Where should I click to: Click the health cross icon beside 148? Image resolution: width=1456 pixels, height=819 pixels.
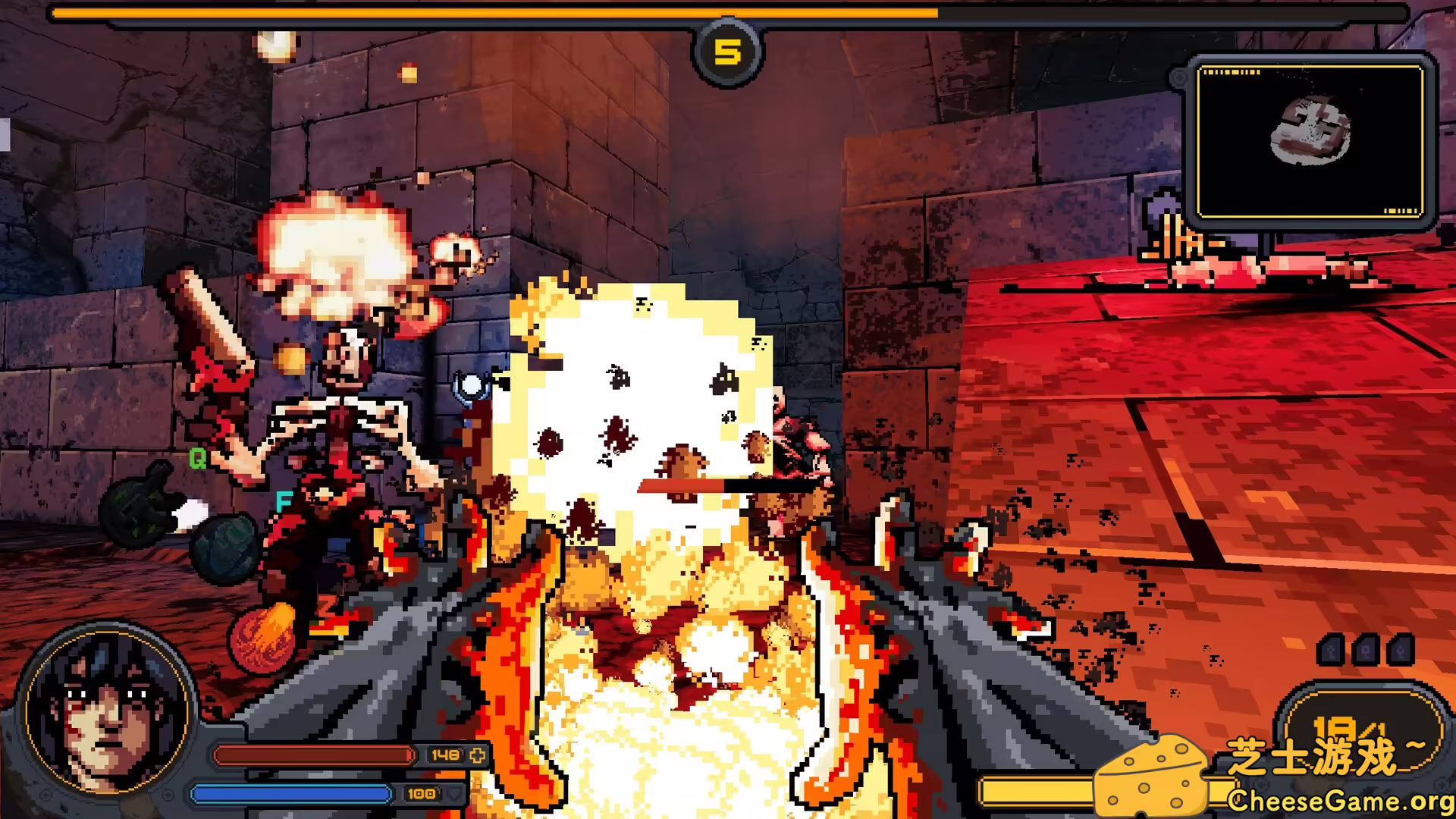coord(477,756)
